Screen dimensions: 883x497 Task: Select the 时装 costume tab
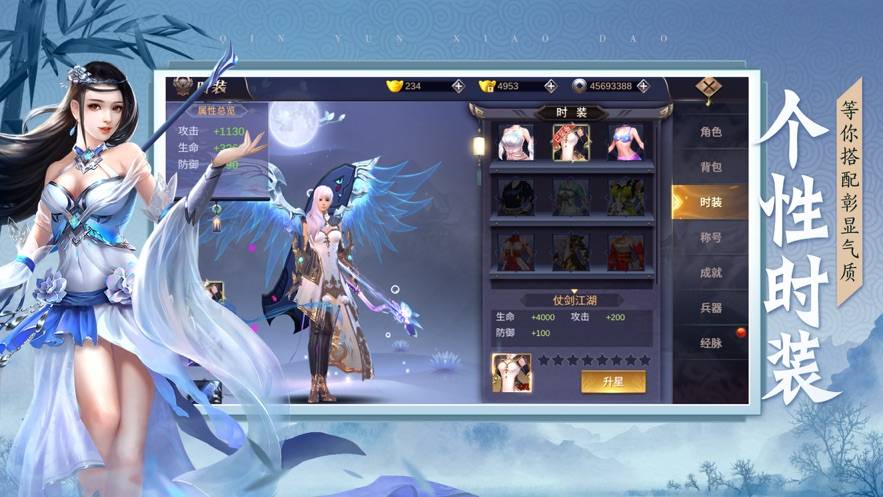point(710,202)
